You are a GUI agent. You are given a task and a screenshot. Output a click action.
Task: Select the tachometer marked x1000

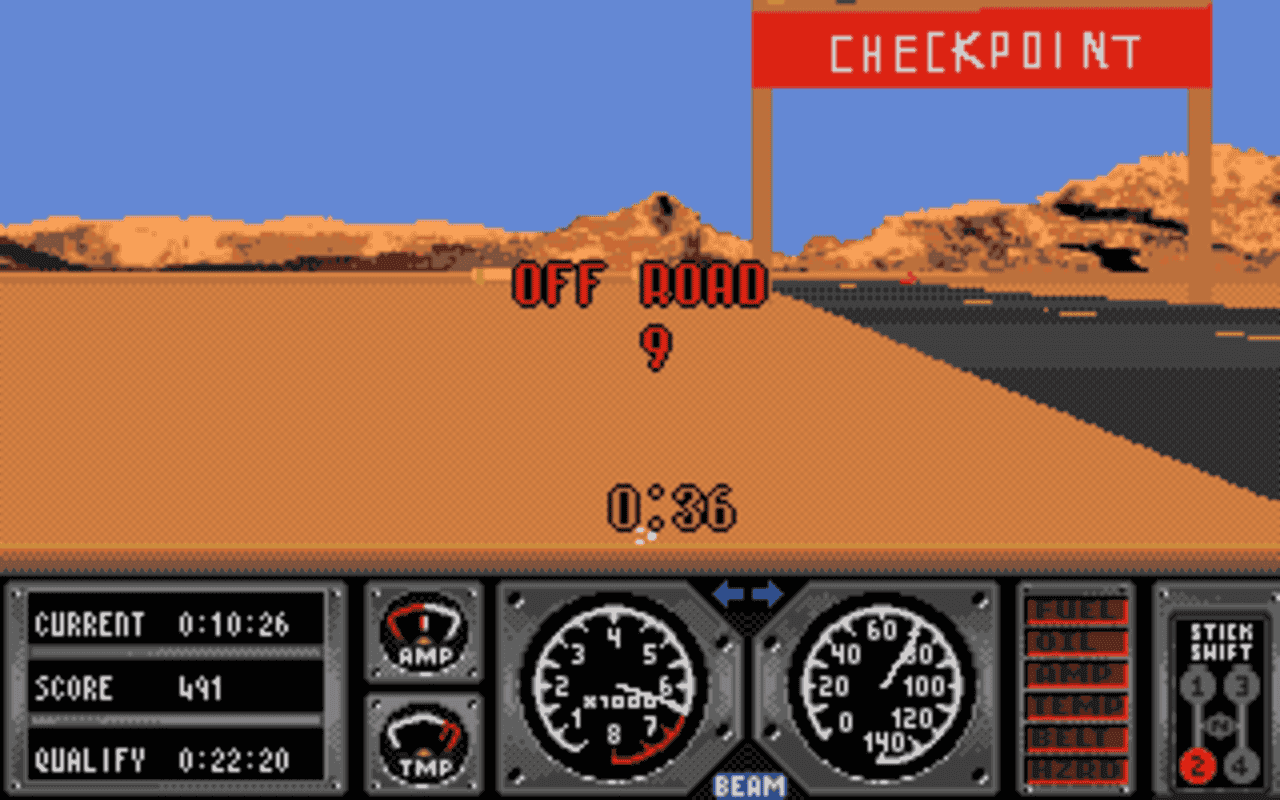coord(615,690)
